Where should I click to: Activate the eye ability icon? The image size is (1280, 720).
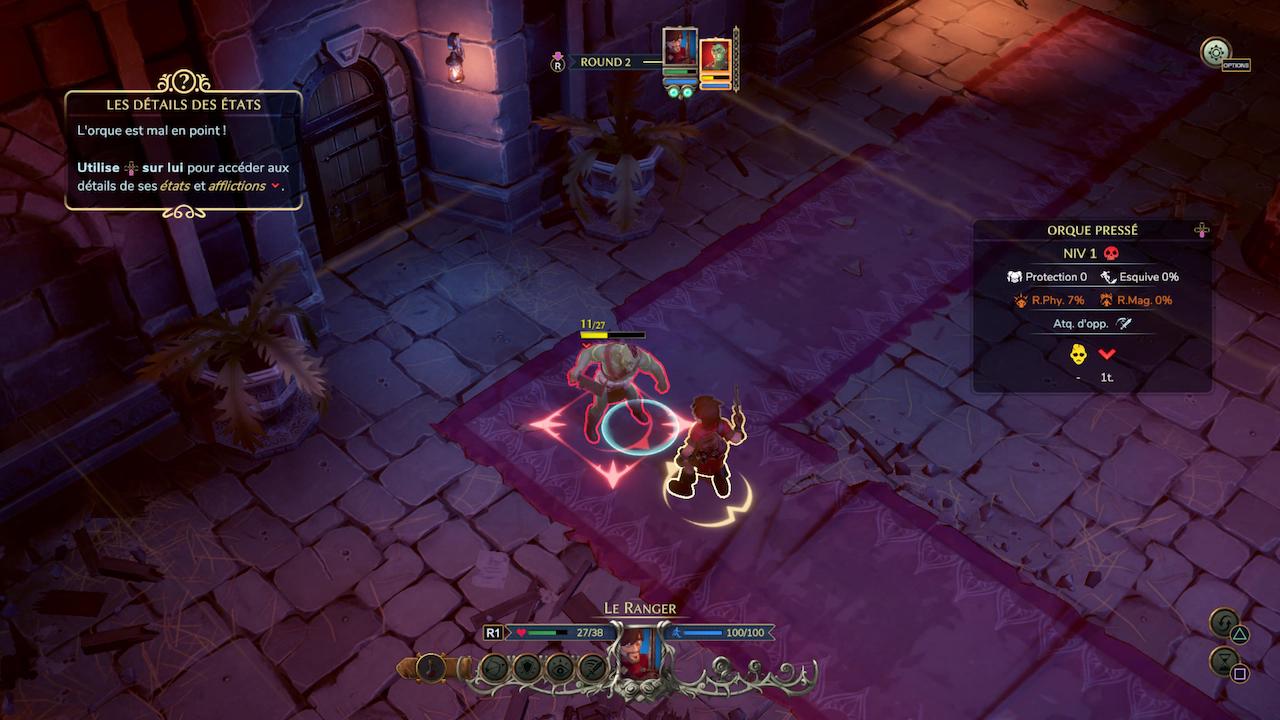[x=560, y=667]
